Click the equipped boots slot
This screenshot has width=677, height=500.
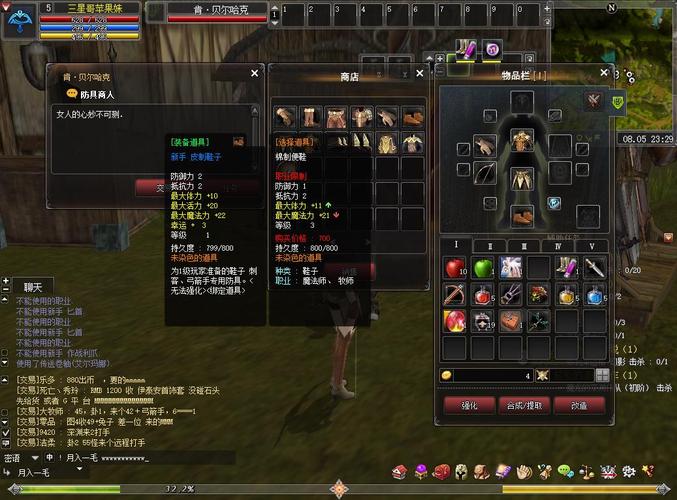click(521, 215)
